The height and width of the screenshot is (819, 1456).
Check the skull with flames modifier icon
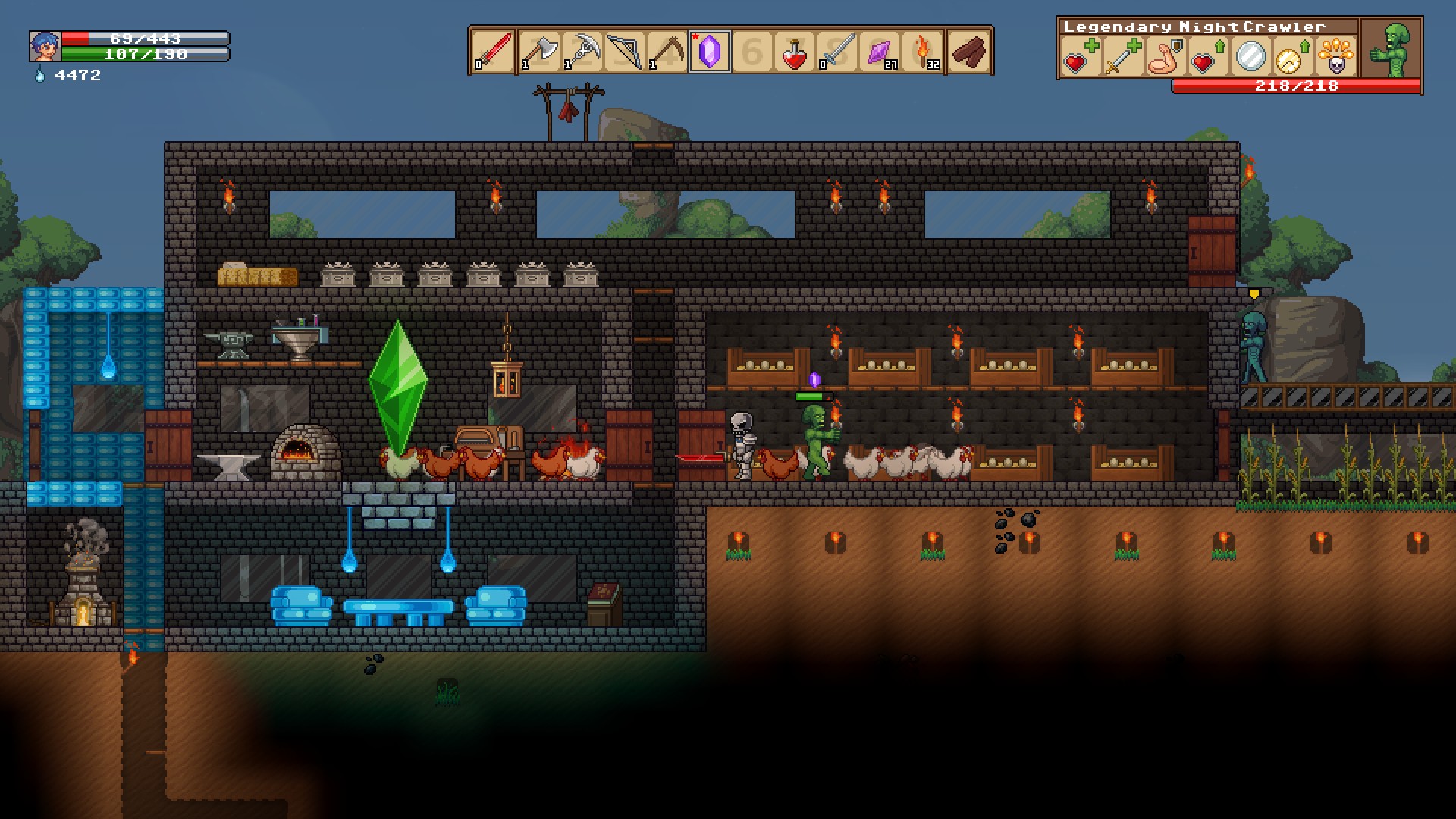[x=1336, y=58]
